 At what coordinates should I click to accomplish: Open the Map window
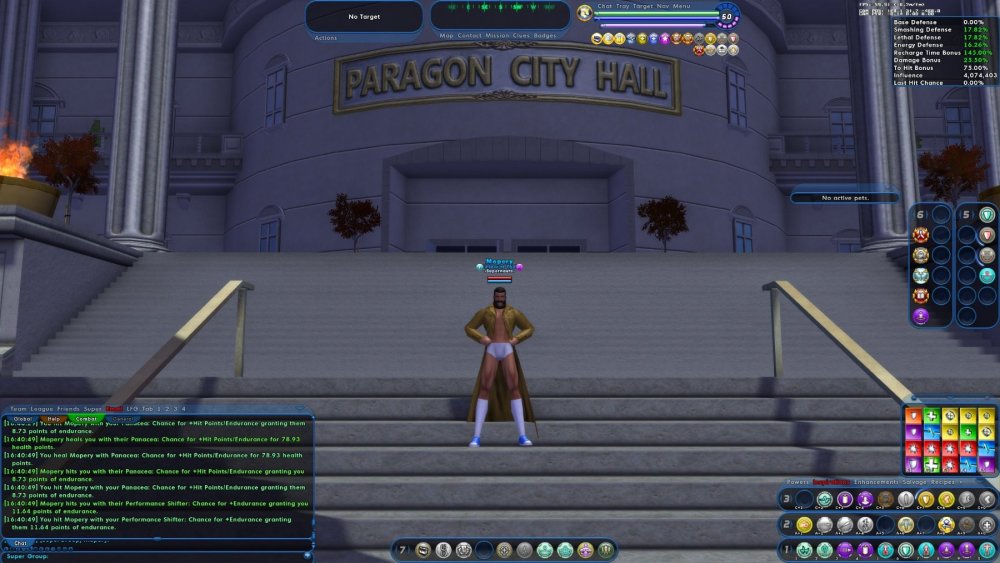point(447,36)
